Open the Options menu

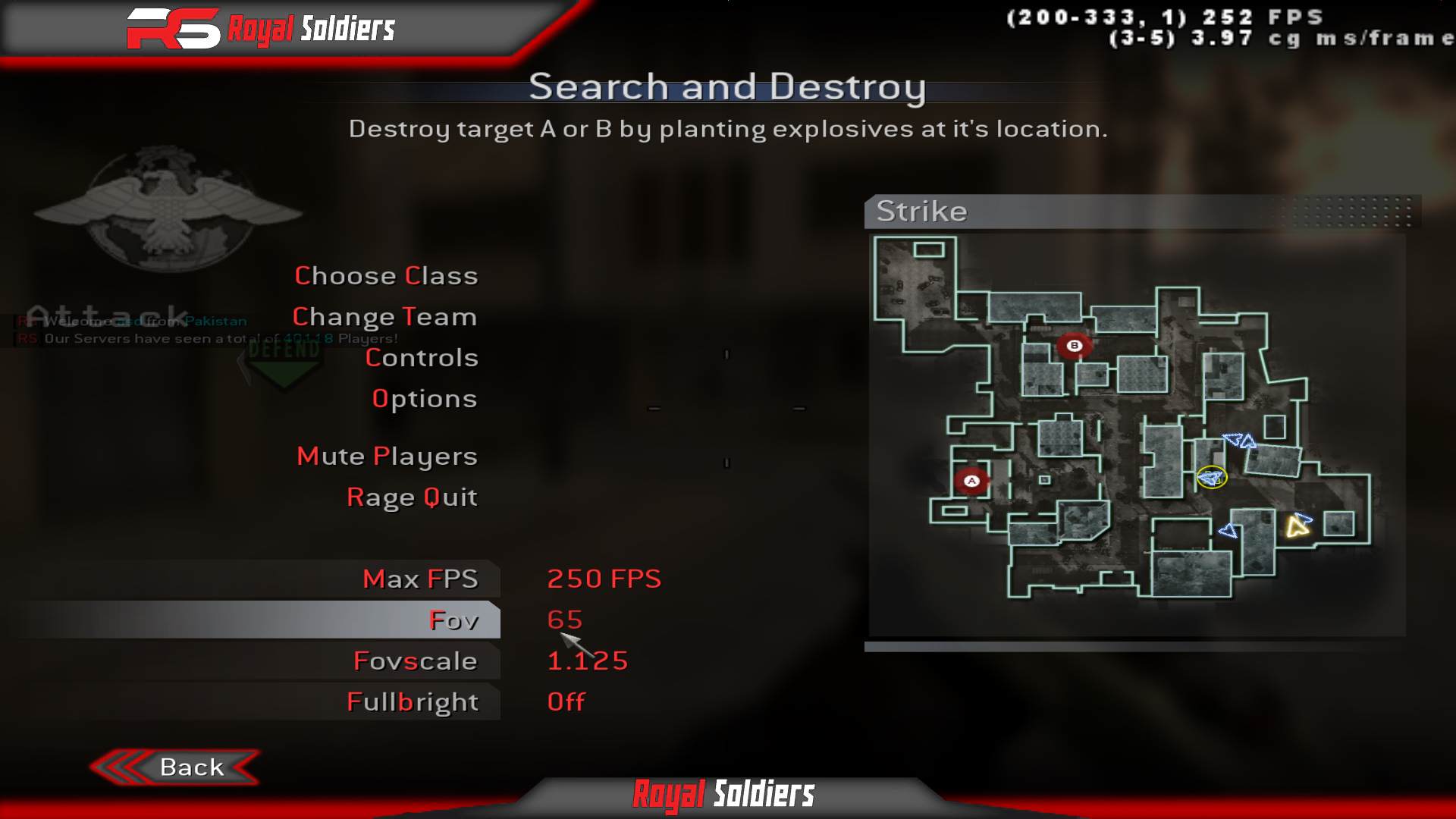point(423,398)
